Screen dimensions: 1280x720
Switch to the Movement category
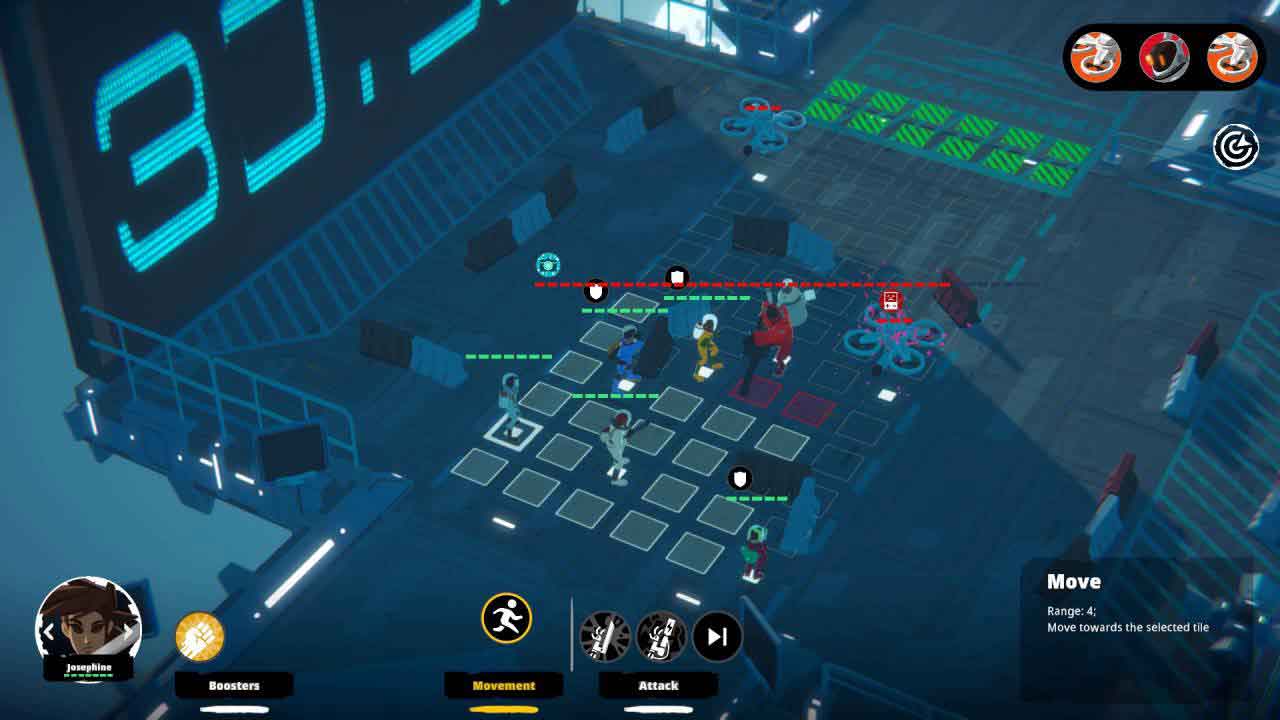click(x=504, y=685)
